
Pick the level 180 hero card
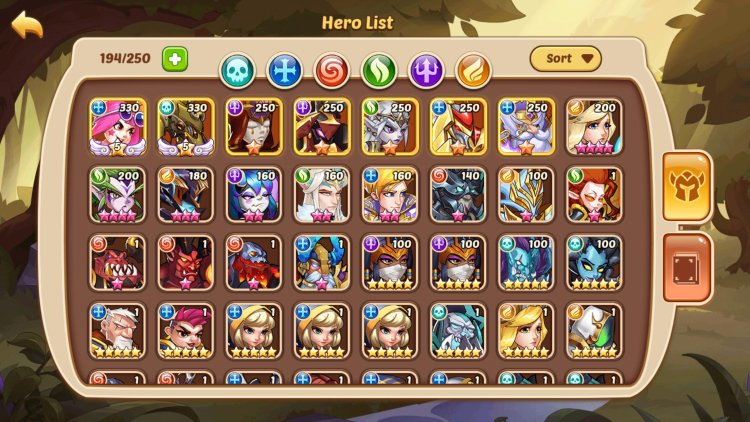pos(186,194)
